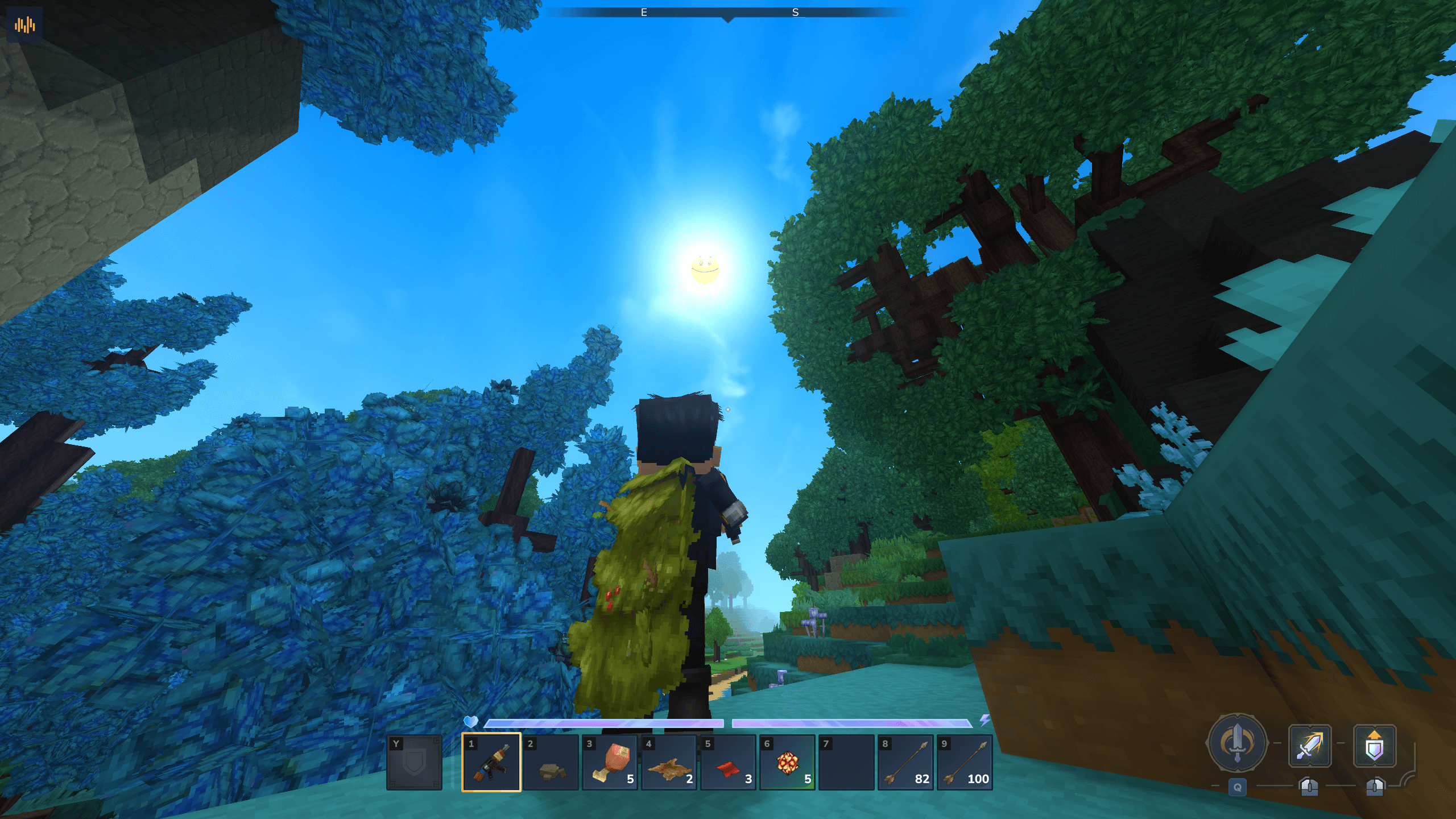
Task: Activate the shield guard ability icon
Action: [1374, 746]
